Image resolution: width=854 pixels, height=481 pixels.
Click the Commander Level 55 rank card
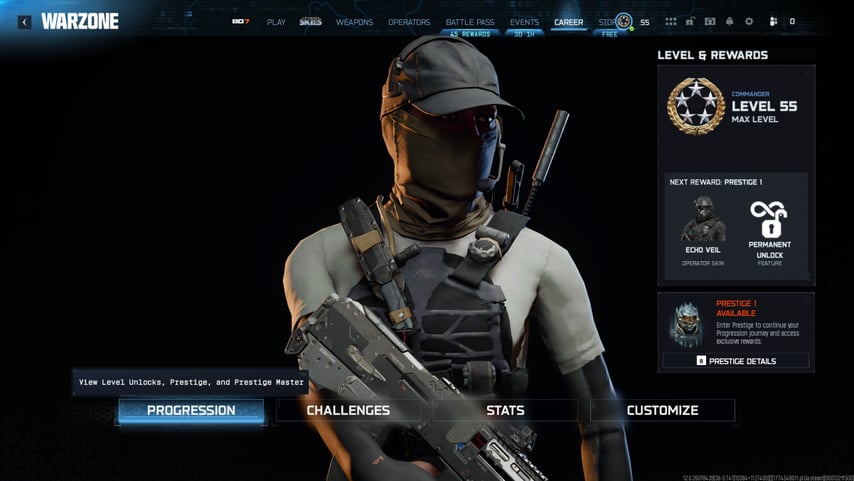click(736, 106)
